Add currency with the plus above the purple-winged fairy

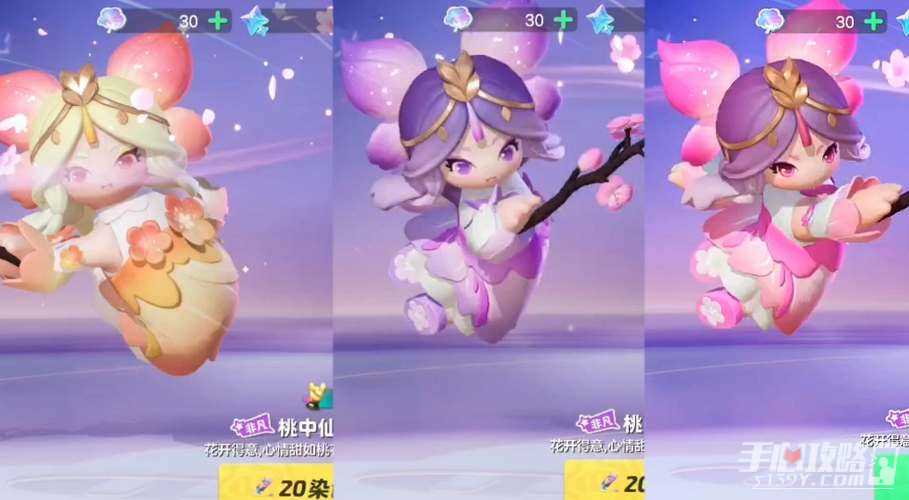tap(564, 20)
